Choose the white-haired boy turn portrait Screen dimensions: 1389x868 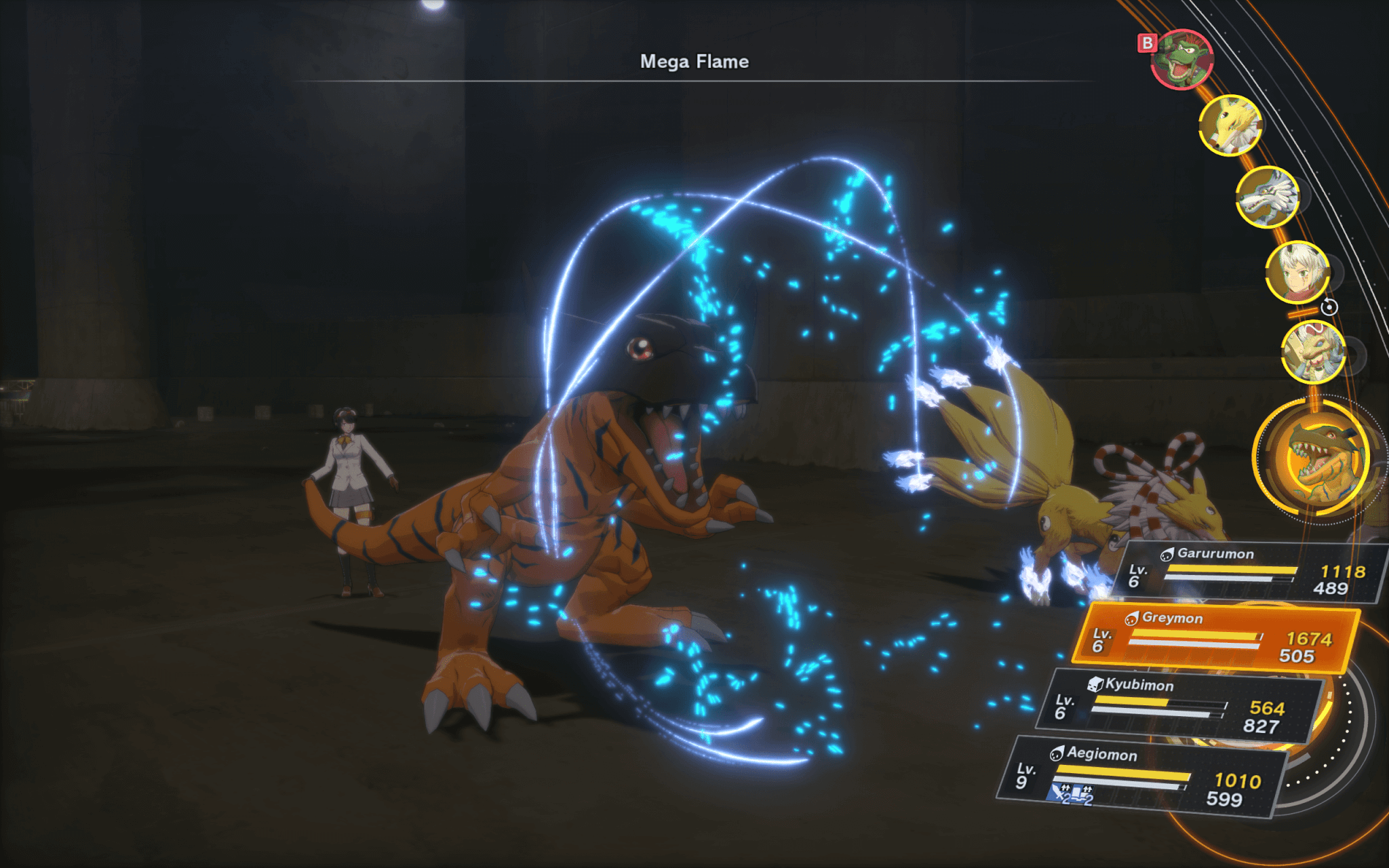tap(1297, 273)
